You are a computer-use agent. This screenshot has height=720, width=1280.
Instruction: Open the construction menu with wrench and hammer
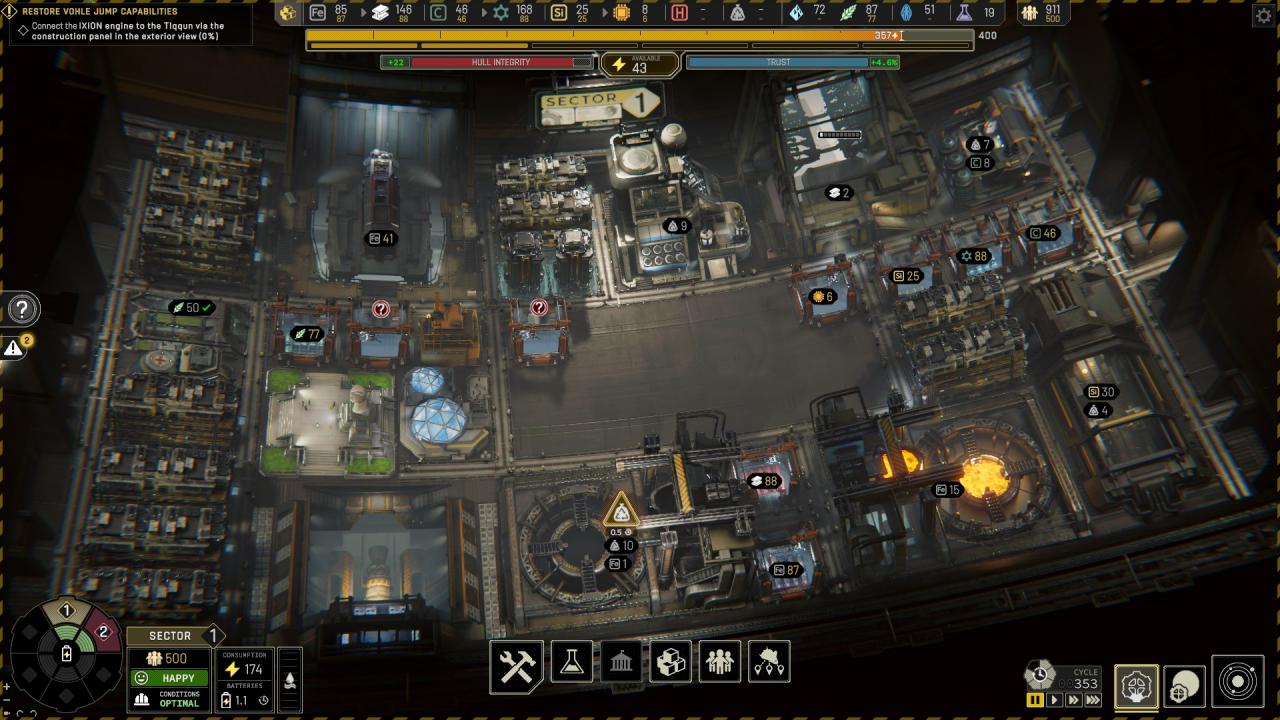click(x=517, y=666)
